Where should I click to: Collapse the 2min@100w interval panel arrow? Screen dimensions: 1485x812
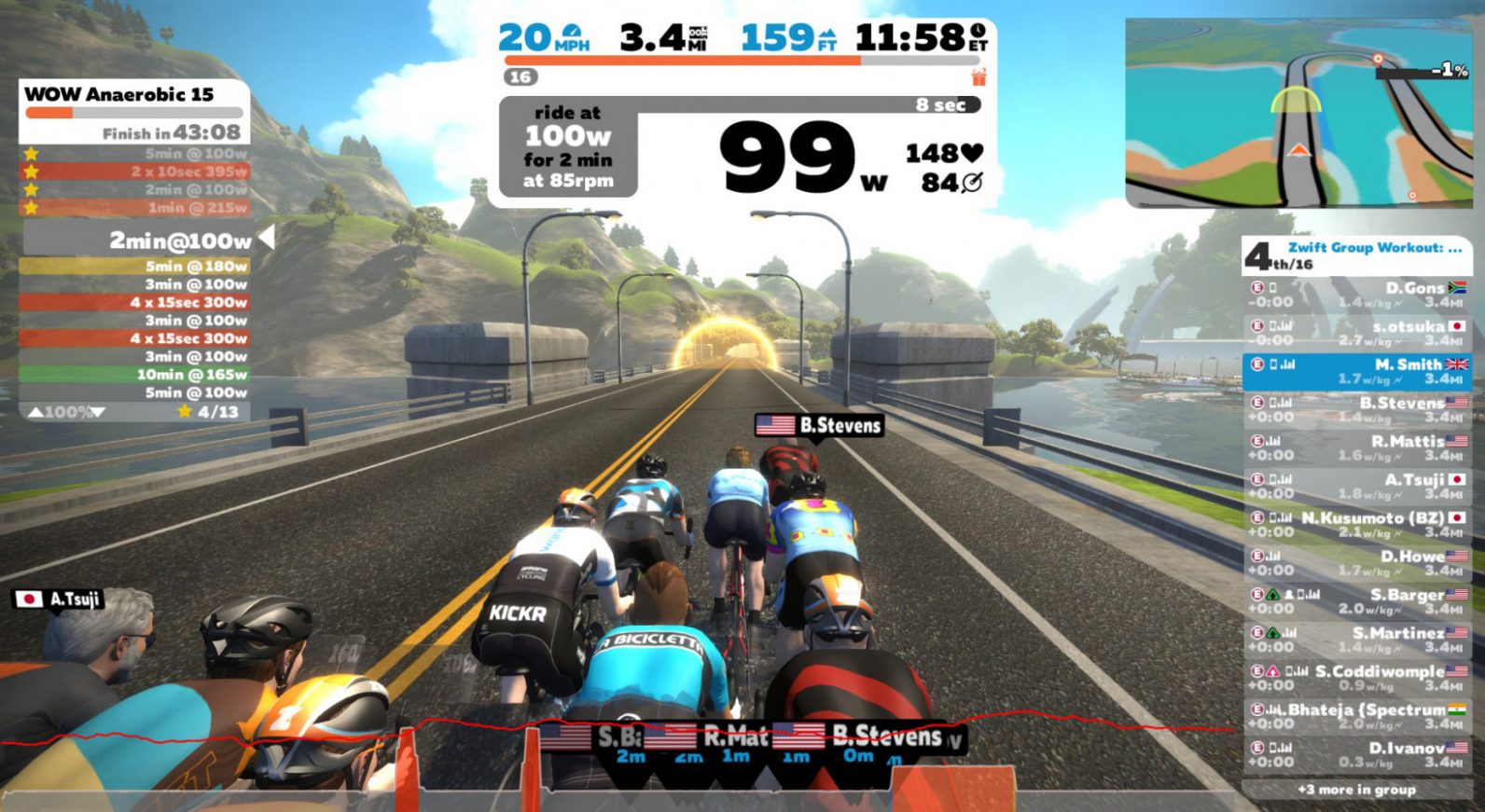click(267, 239)
